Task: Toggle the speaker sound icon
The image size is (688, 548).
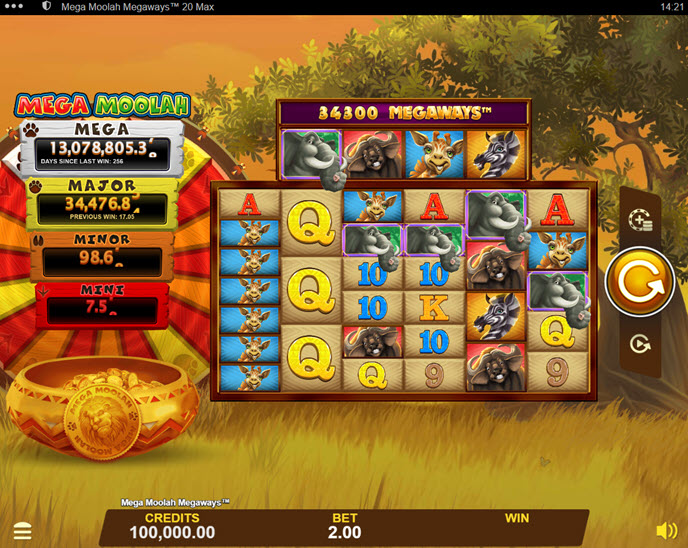Action: pos(666,531)
